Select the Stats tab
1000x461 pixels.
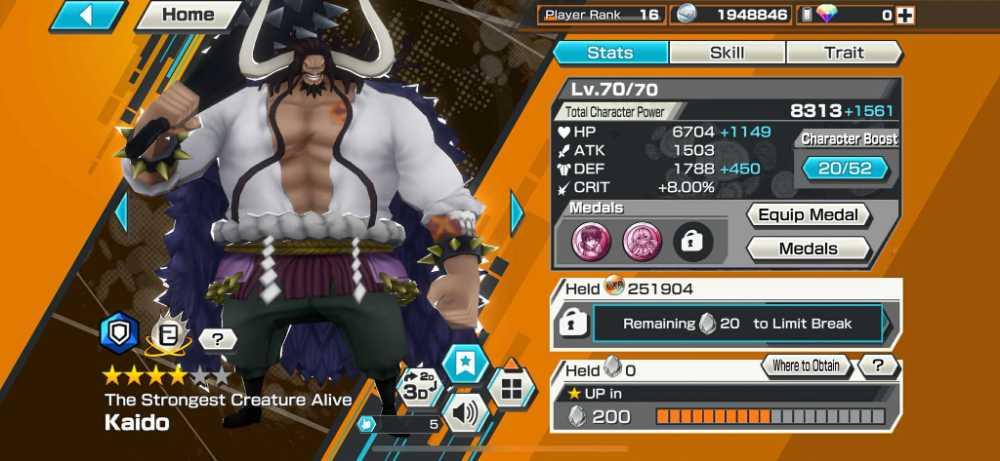click(x=611, y=52)
